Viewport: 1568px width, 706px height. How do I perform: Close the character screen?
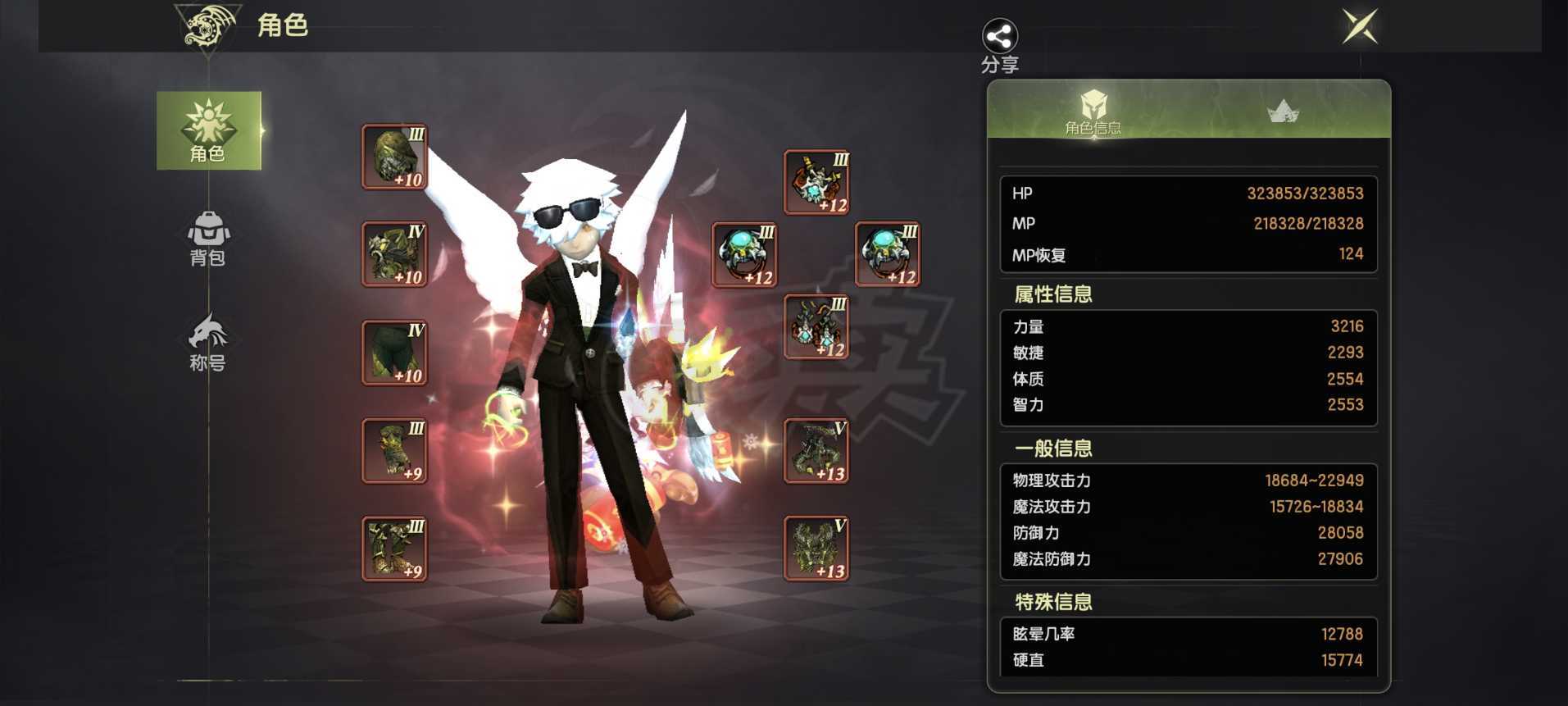point(1360,27)
